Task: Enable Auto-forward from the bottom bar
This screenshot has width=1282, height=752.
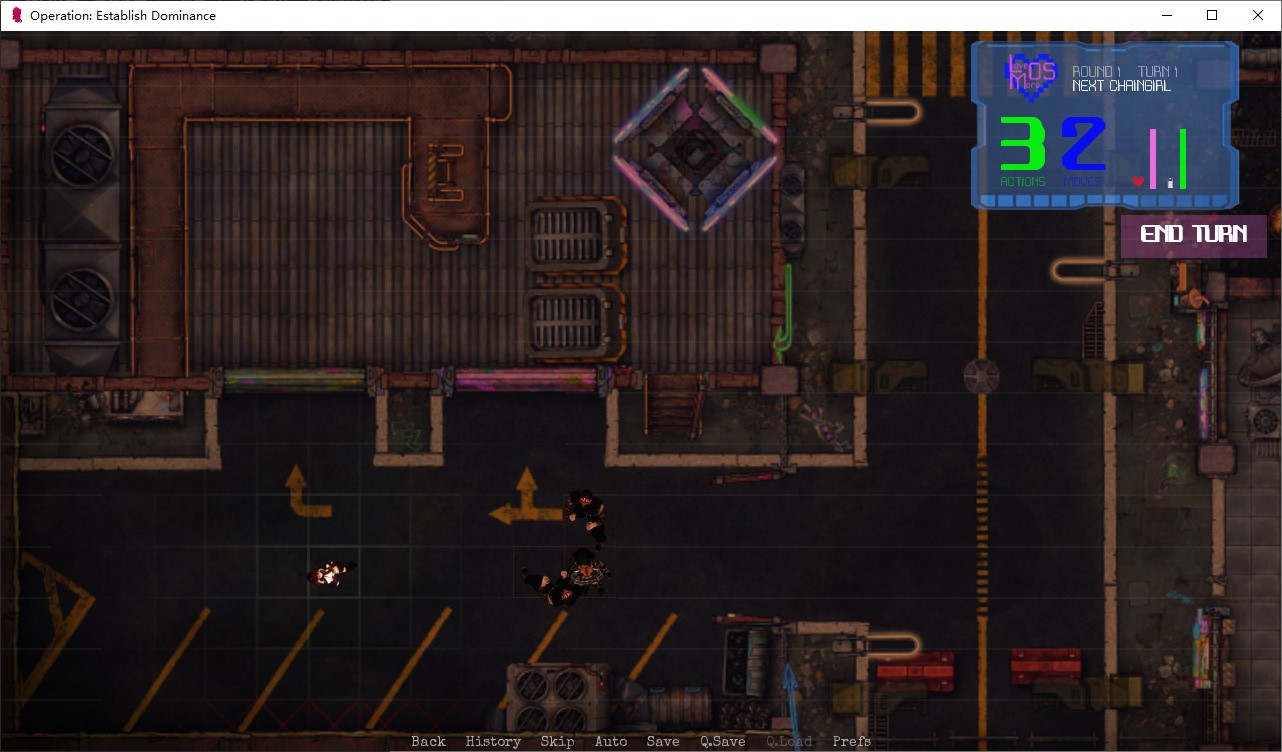Action: (x=611, y=740)
